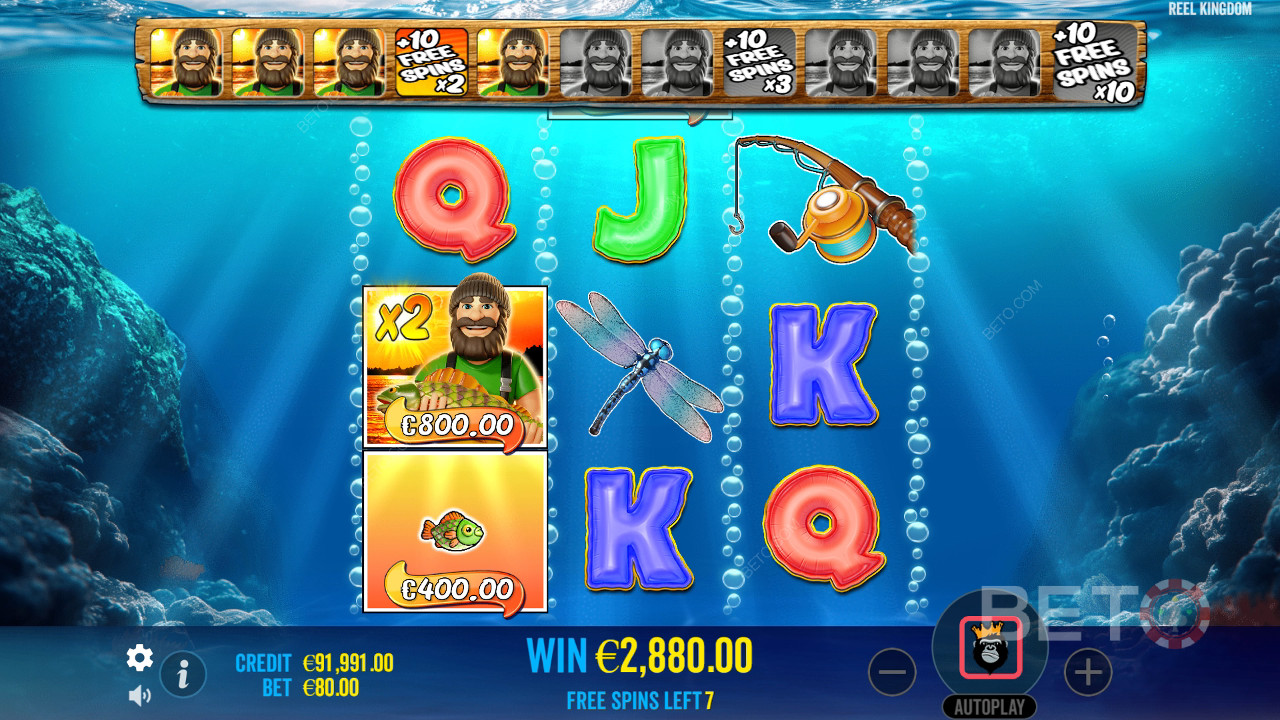Open the game settings gear
Viewport: 1280px width, 720px height.
pos(138,658)
